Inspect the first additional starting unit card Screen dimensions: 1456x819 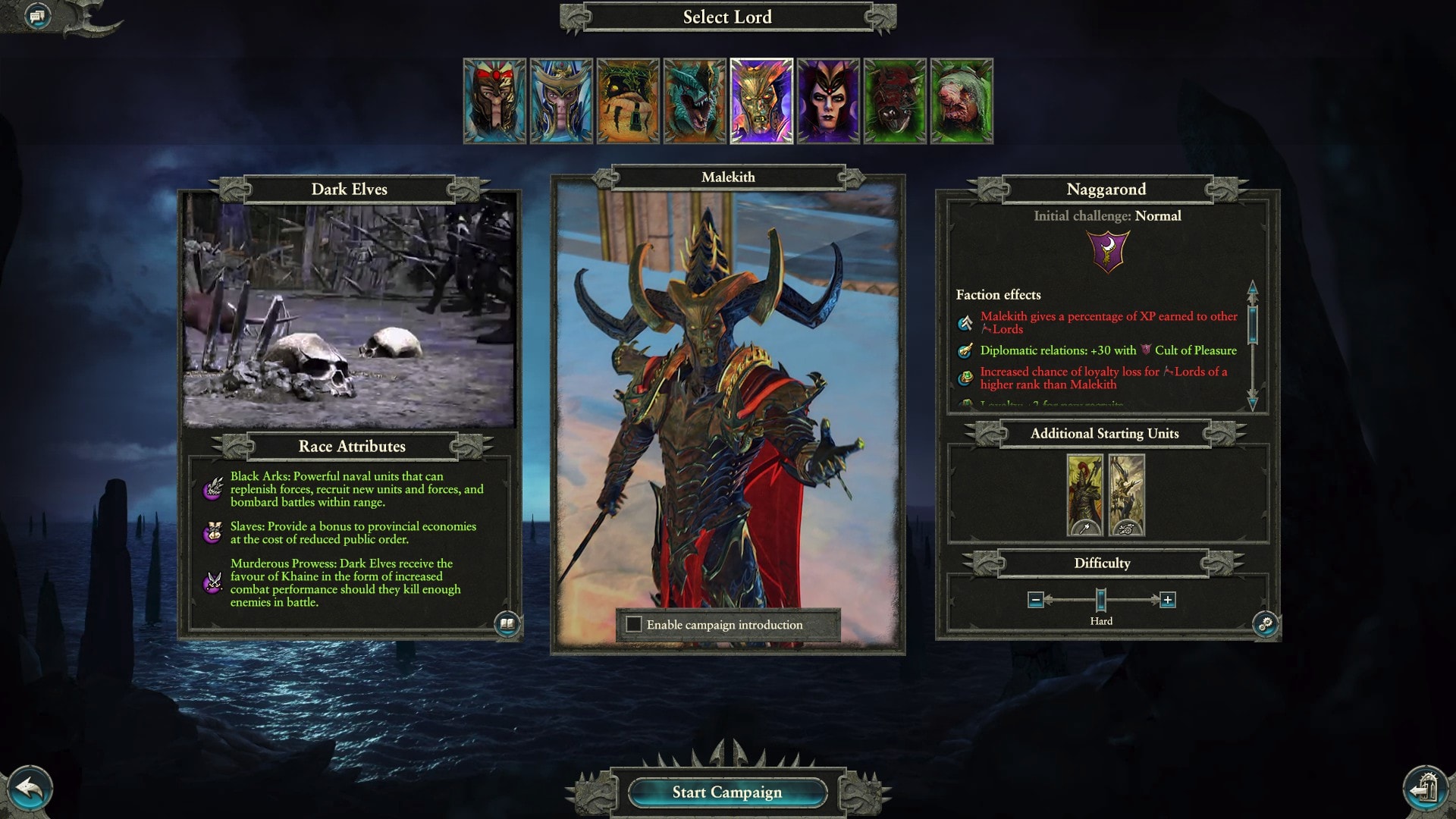click(x=1084, y=494)
